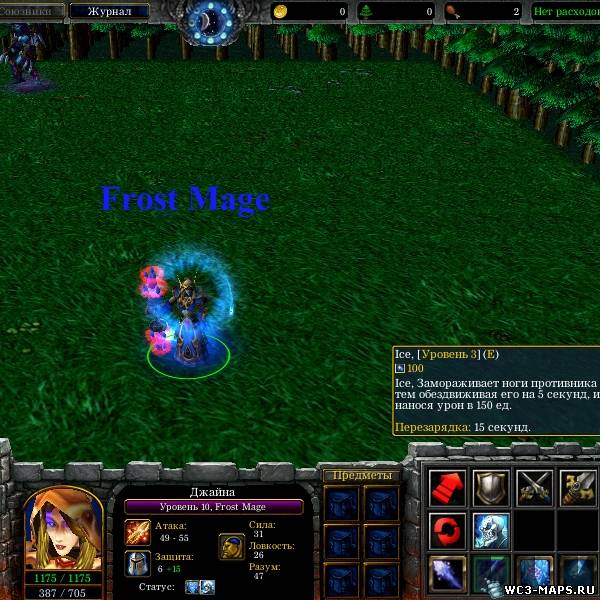Select the Attack crossed swords command
This screenshot has width=600, height=600.
535,488
